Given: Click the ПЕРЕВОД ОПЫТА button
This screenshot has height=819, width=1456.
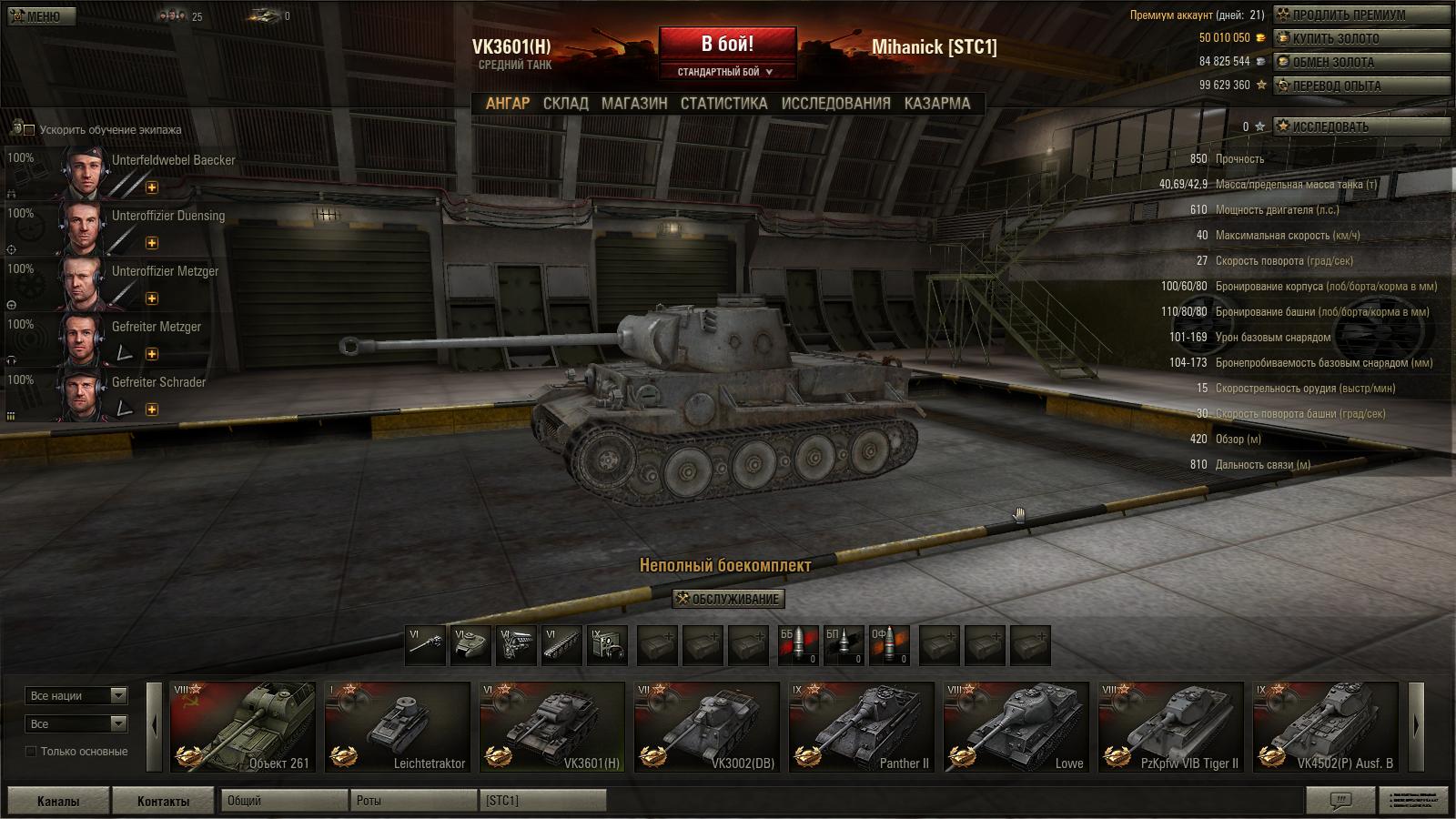Looking at the screenshot, I should (1360, 86).
